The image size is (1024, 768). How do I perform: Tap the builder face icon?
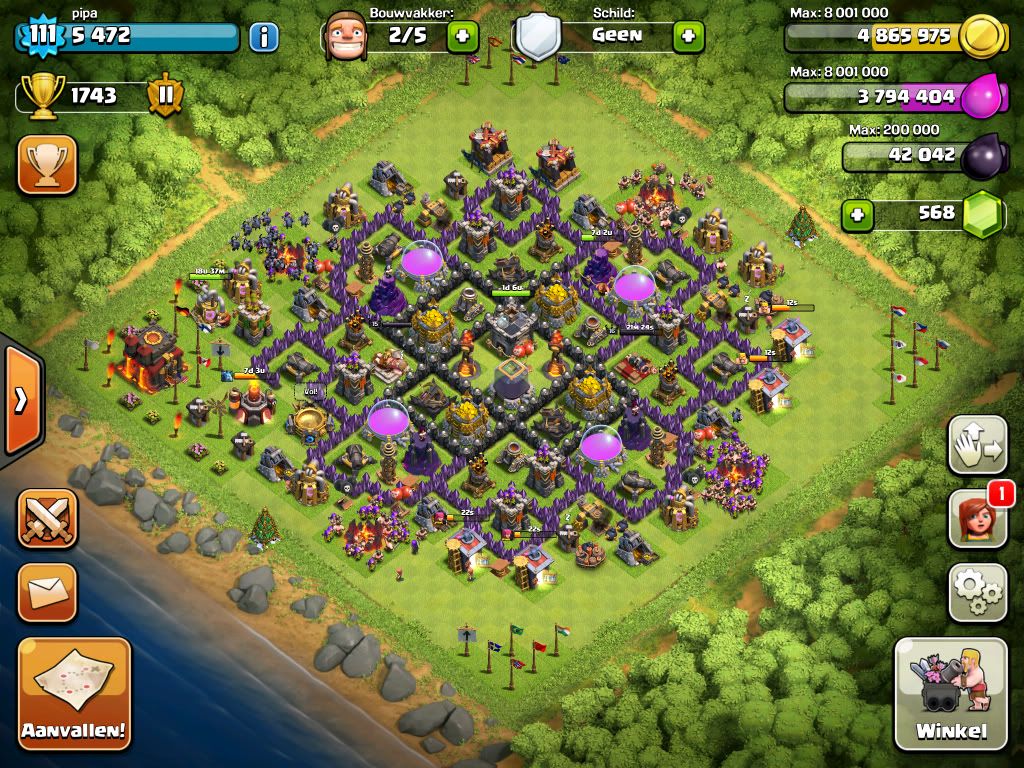pyautogui.click(x=345, y=37)
